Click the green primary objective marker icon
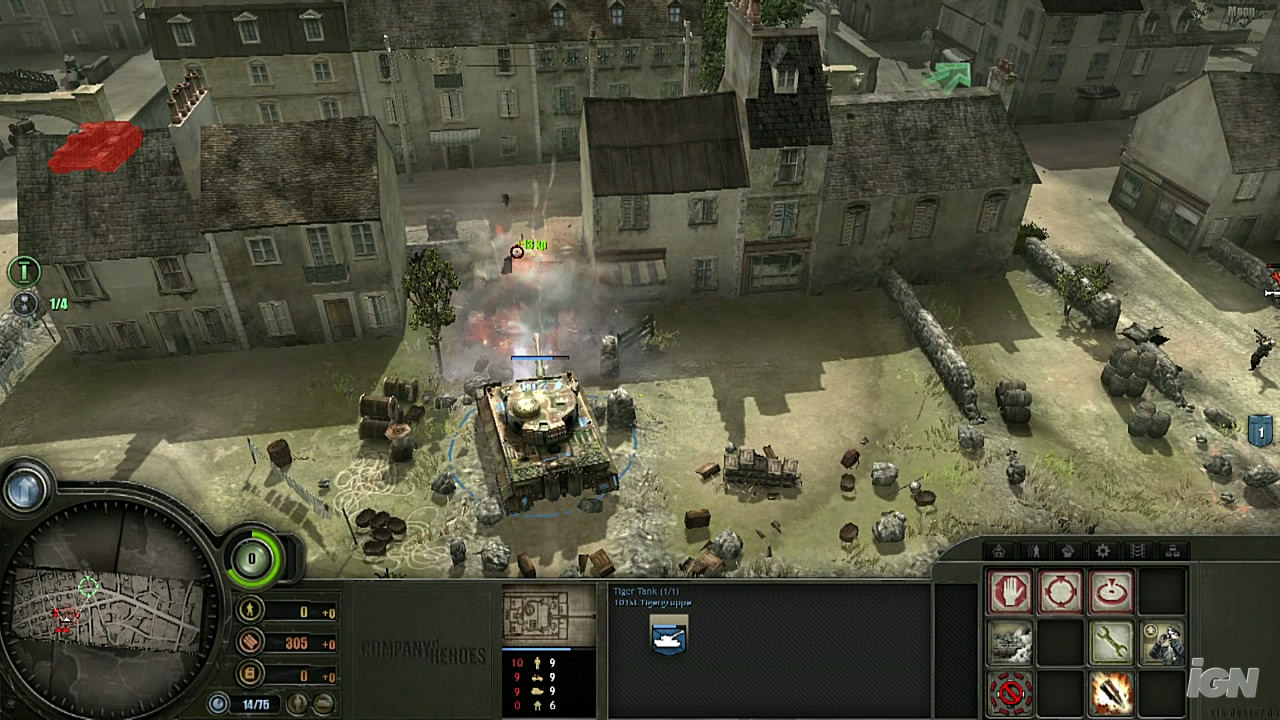1280x720 pixels. tap(24, 270)
